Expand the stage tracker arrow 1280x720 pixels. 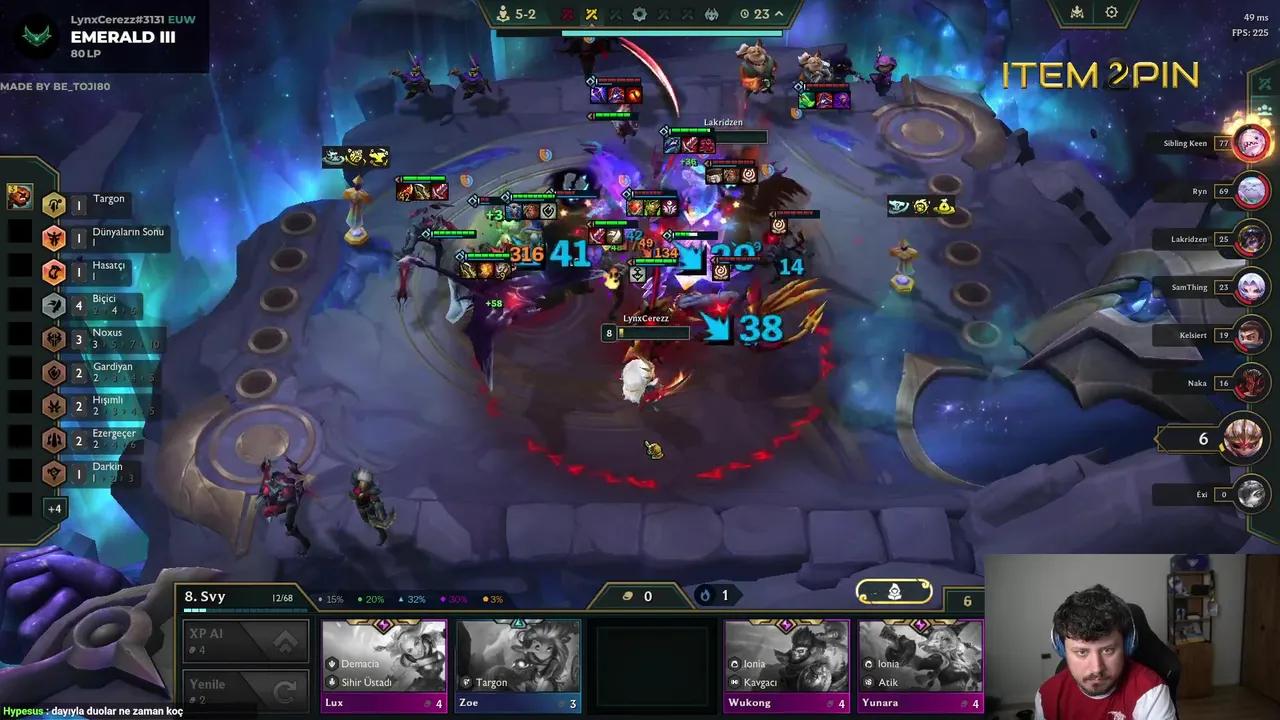coord(779,14)
